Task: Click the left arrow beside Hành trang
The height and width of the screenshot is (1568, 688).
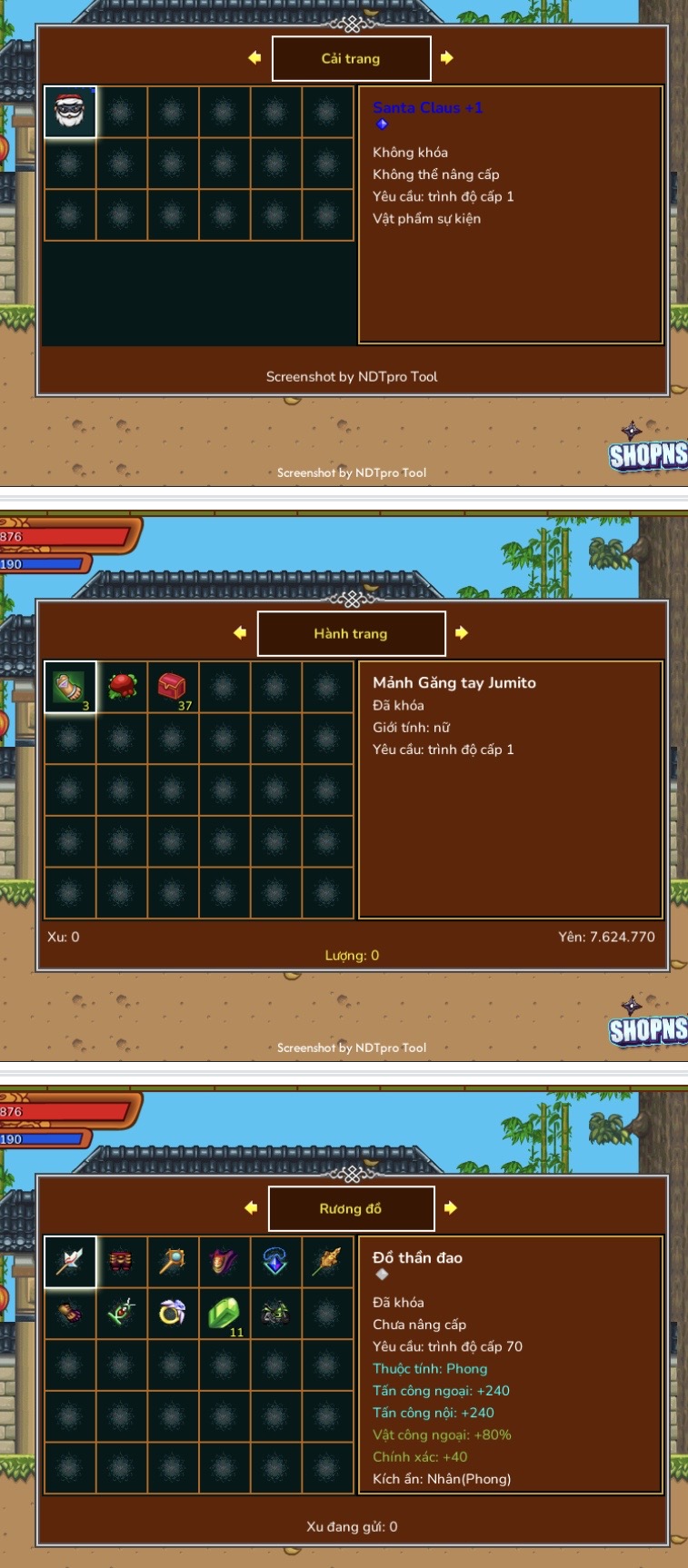Action: [x=240, y=633]
